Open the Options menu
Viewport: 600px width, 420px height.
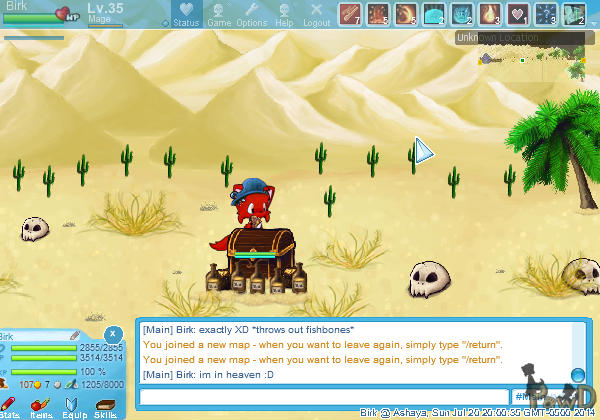[x=251, y=15]
